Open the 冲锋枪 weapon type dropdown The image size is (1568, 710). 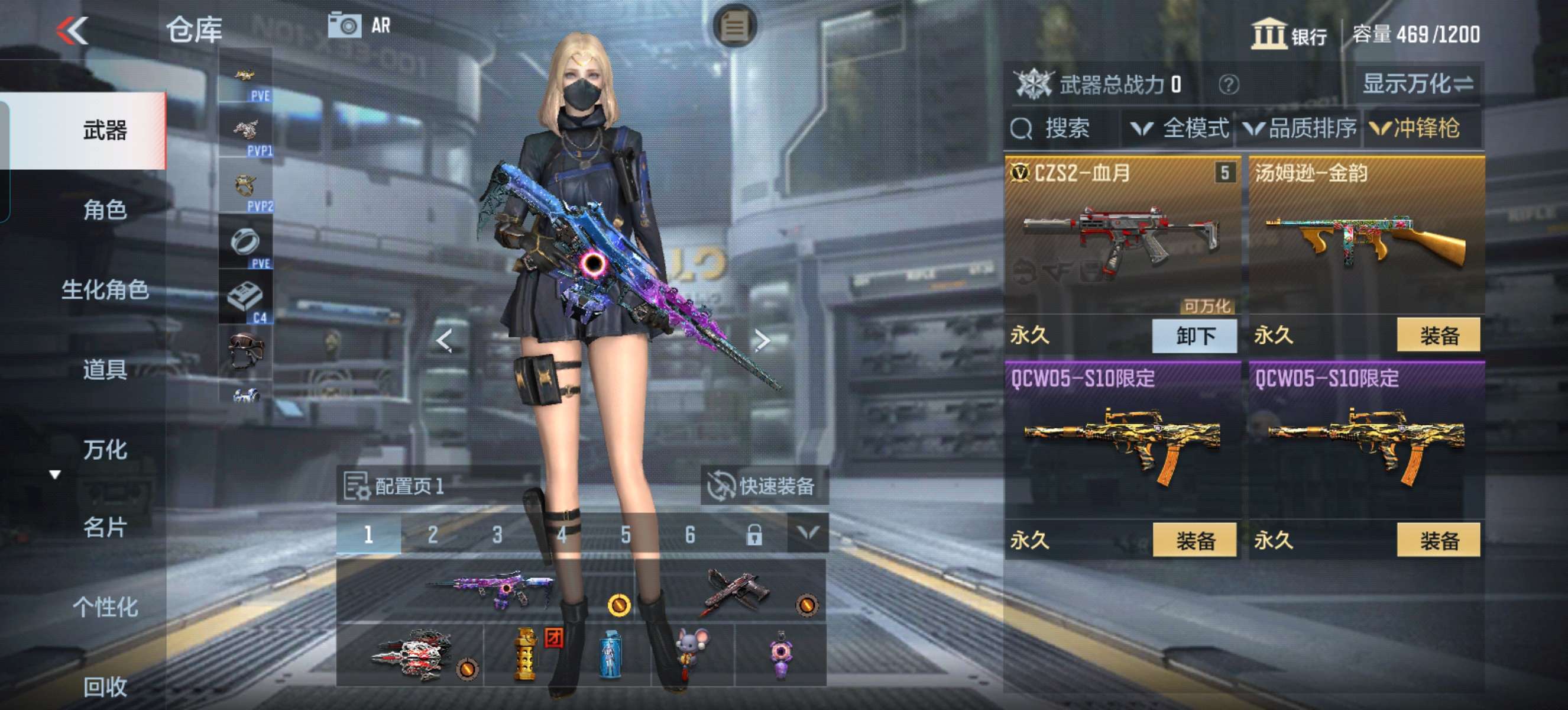[x=1415, y=128]
